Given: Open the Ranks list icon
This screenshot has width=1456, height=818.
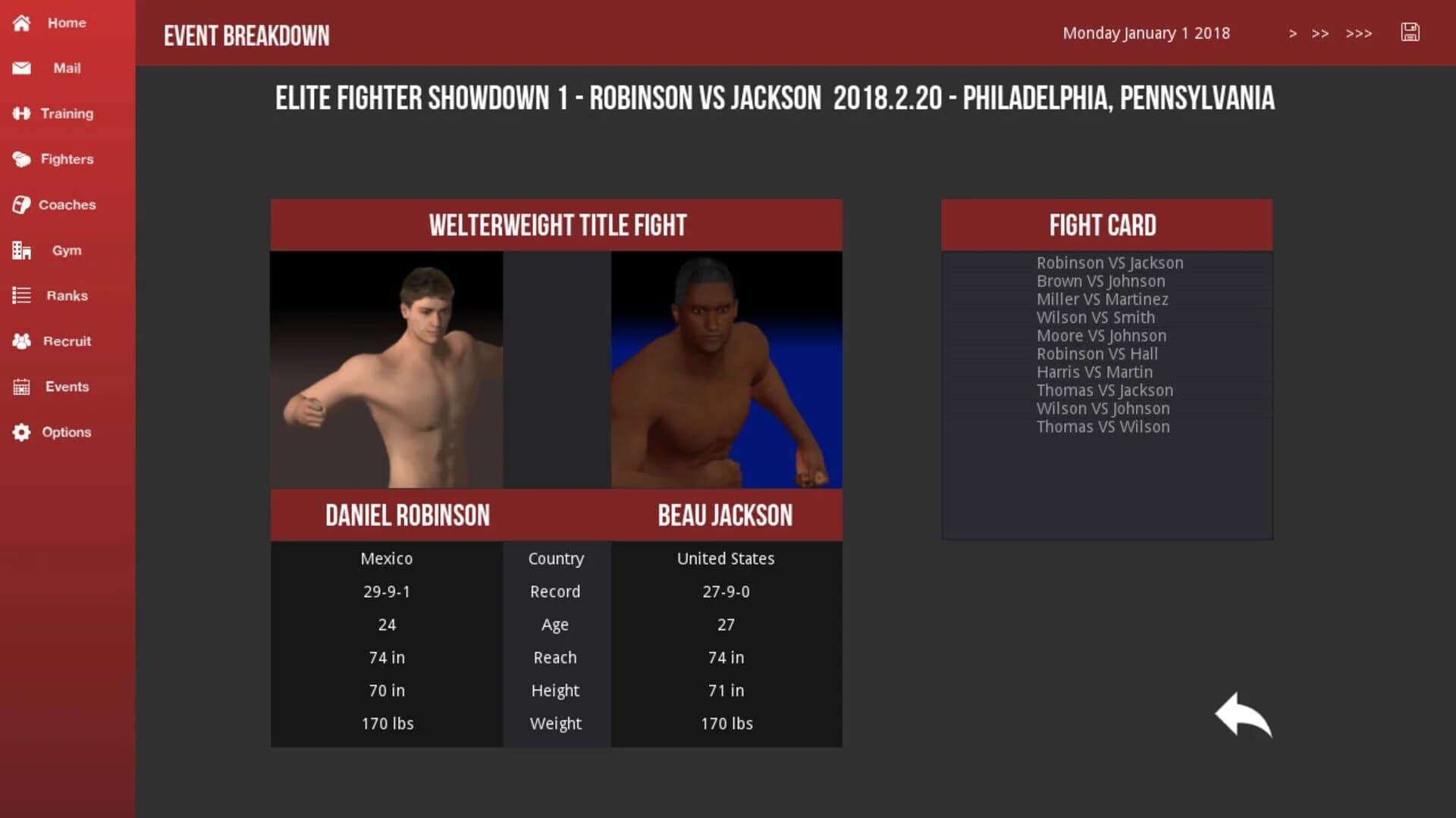Looking at the screenshot, I should click(20, 296).
